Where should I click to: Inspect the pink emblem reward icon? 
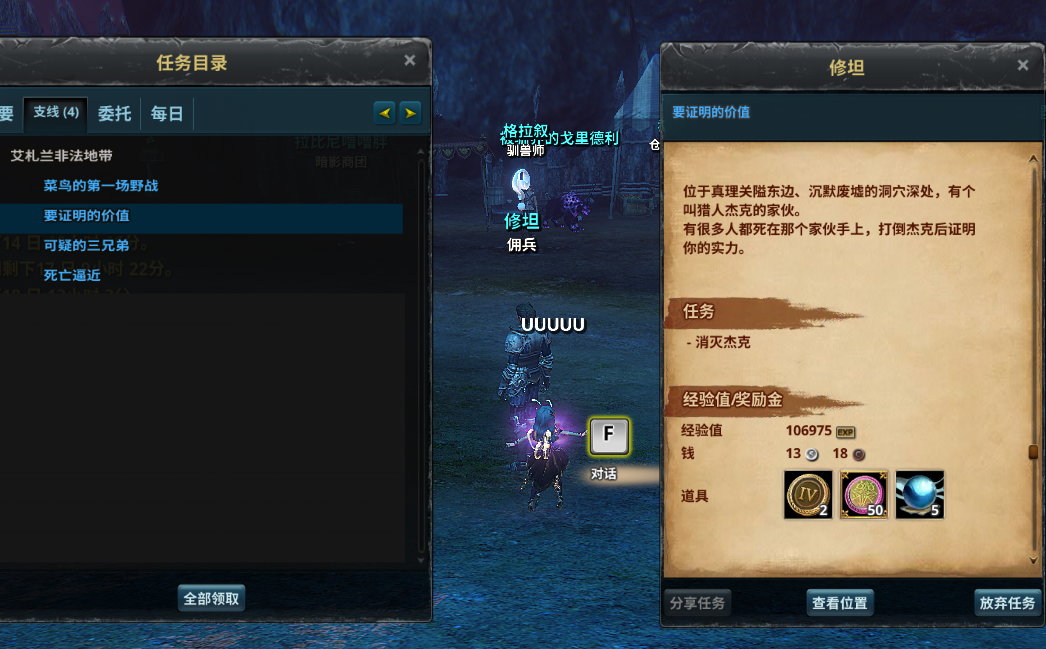click(864, 495)
